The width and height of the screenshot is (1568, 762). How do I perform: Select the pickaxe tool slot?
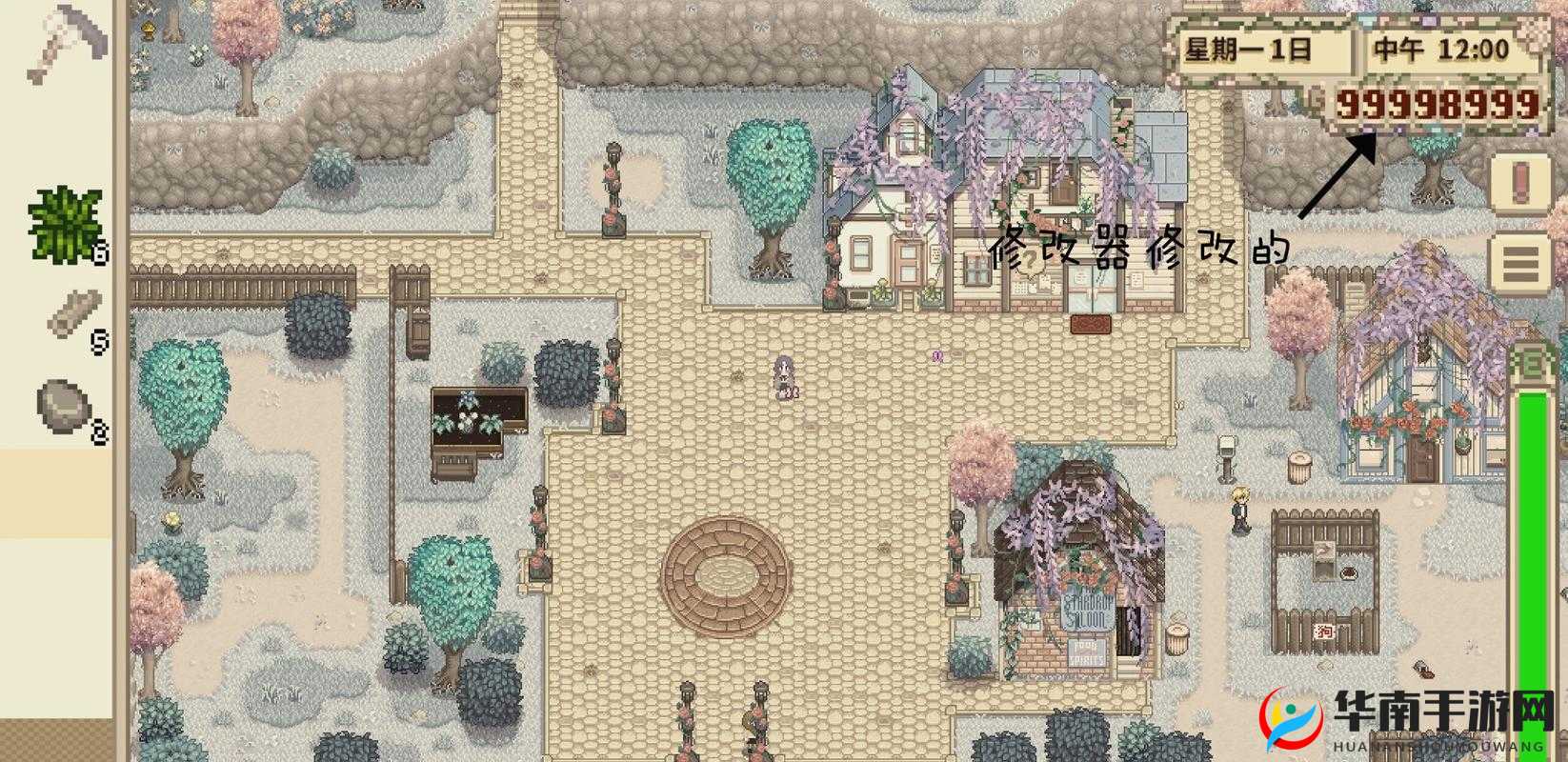coord(65,45)
